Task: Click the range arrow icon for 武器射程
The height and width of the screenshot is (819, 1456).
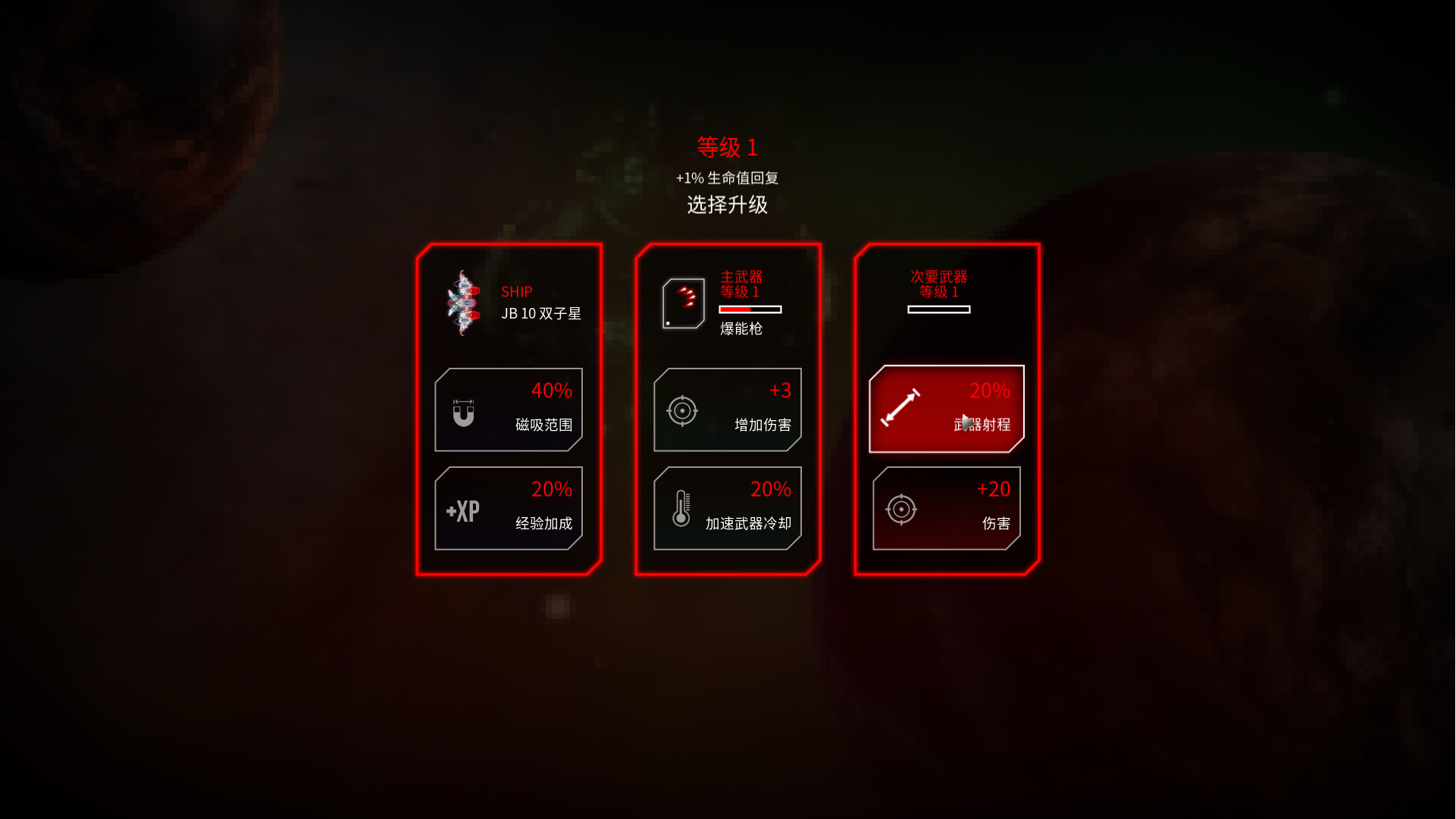Action: [903, 408]
